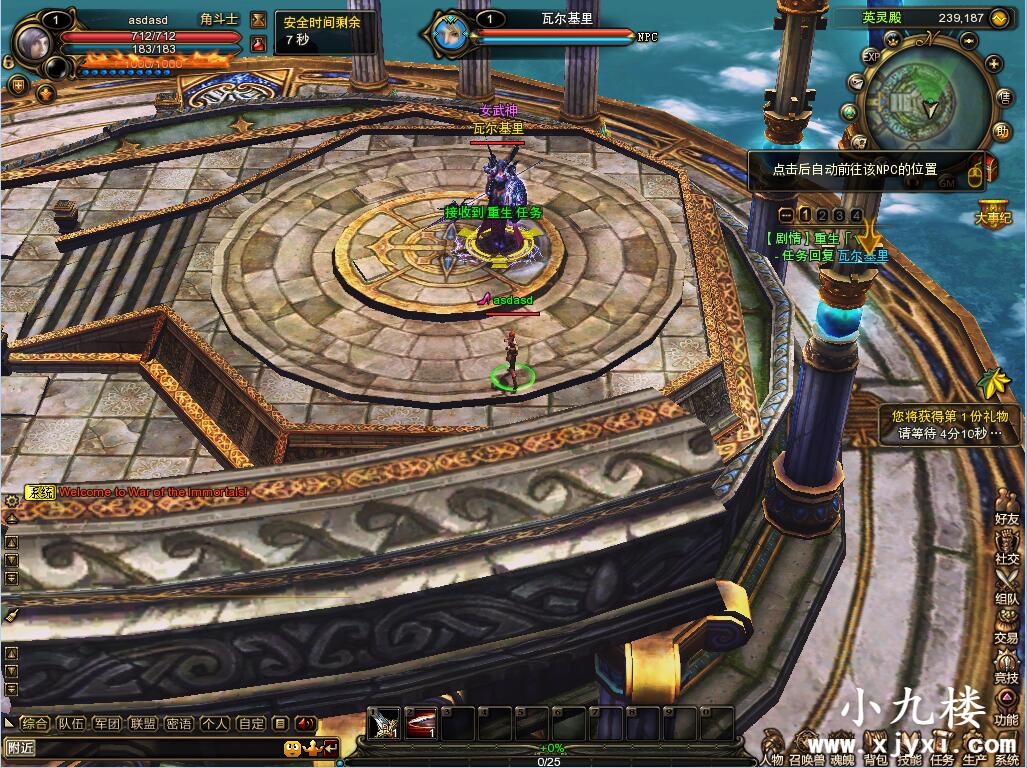The width and height of the screenshot is (1027, 768).
Task: Activate the first hotbar sword skill
Action: pos(385,723)
